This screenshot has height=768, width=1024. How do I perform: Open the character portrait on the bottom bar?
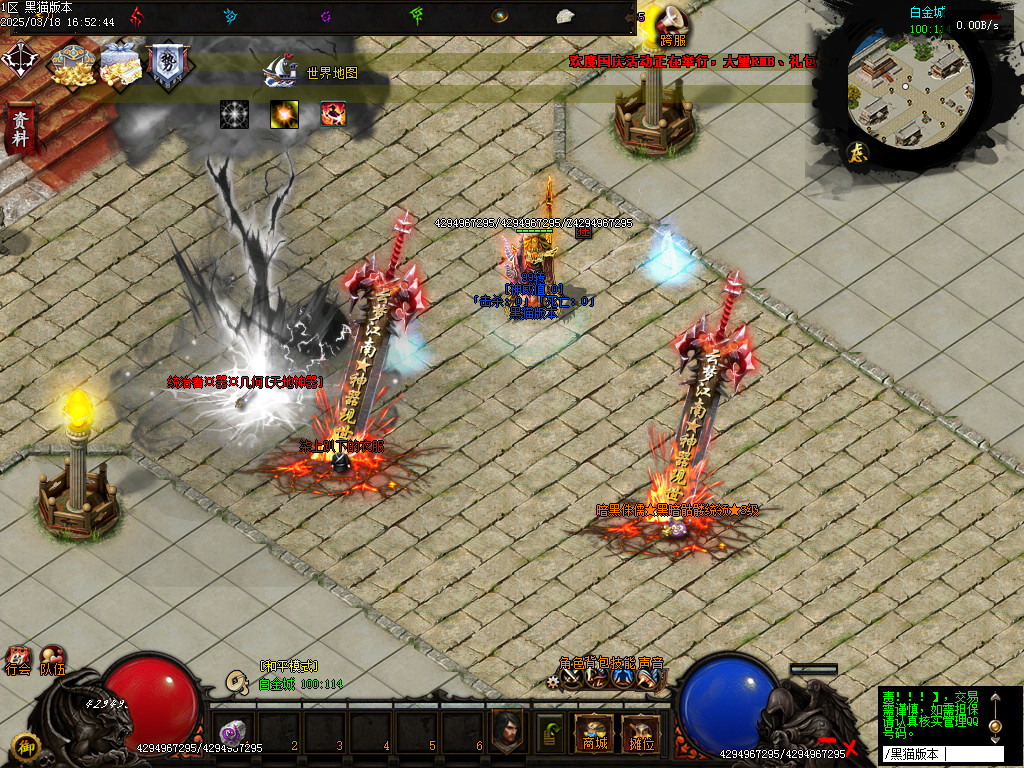click(508, 731)
